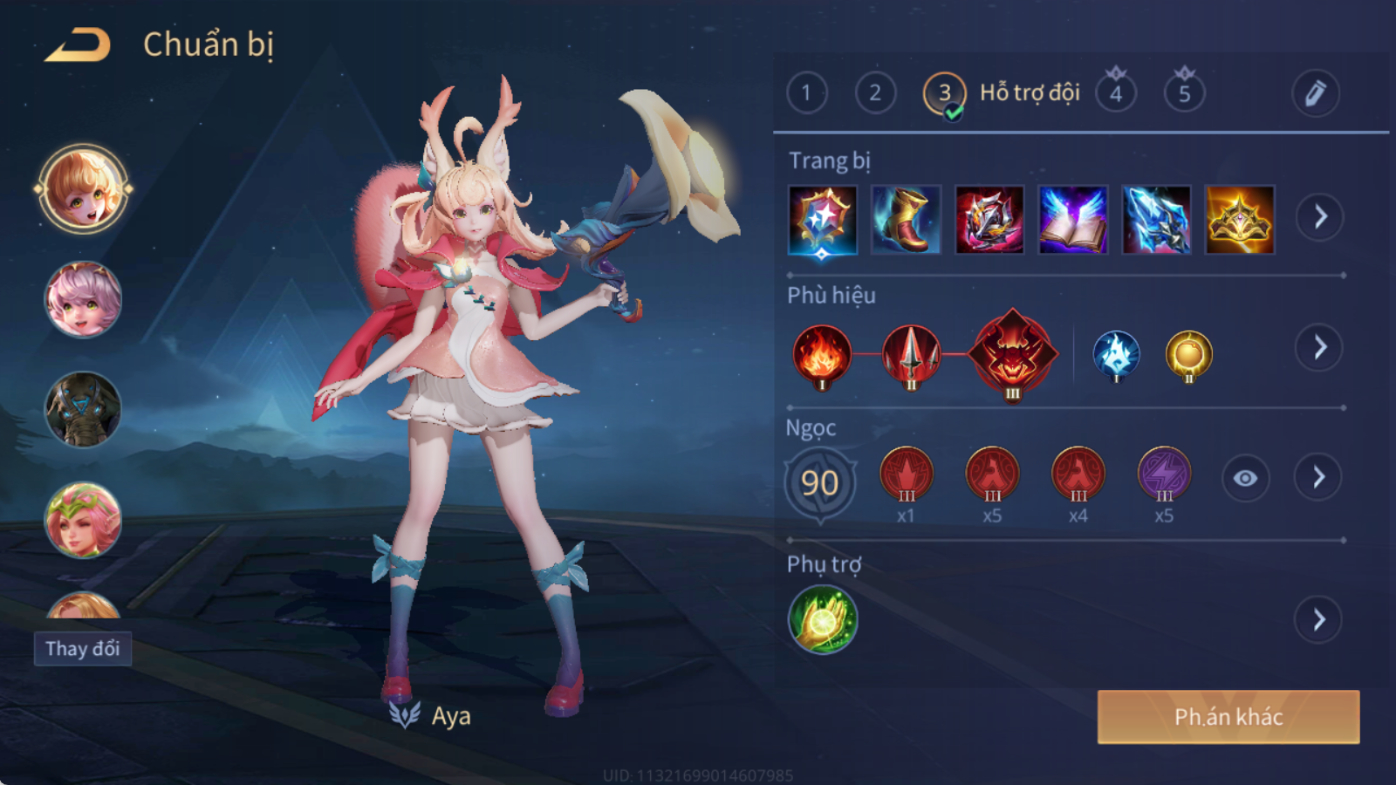Viewport: 1396px width, 785px height.
Task: Select the golden crown item
Action: tap(1240, 219)
